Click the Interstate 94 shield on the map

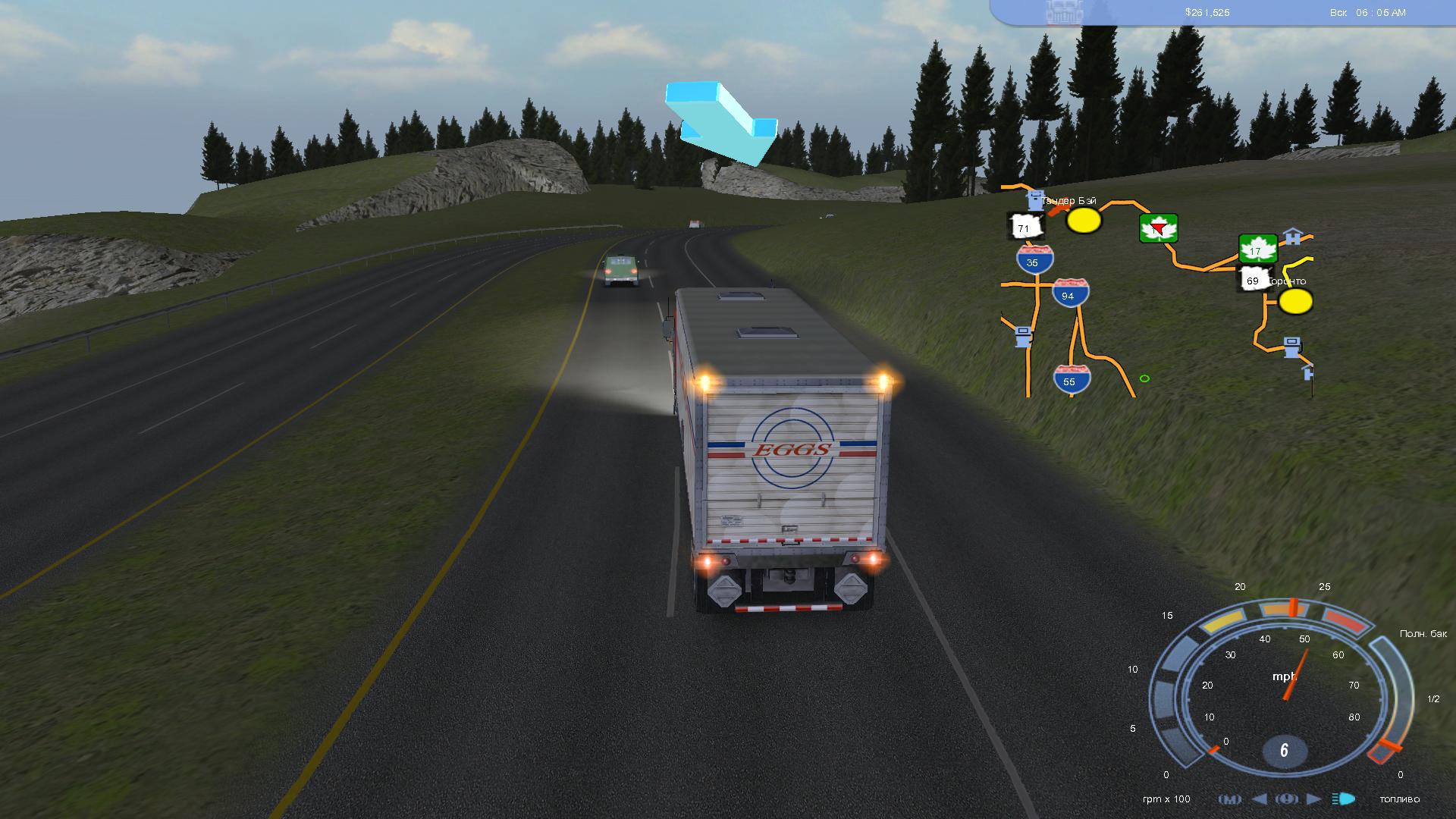point(1070,293)
